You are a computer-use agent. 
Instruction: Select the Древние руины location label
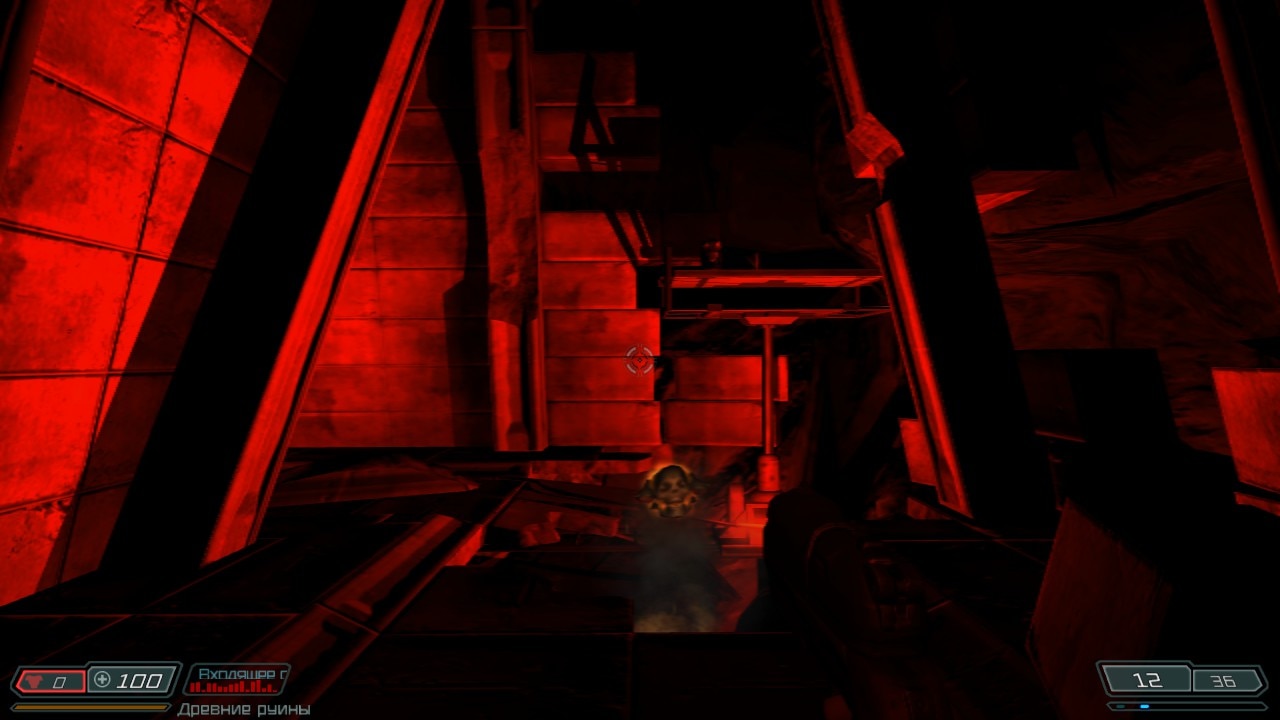click(x=246, y=708)
